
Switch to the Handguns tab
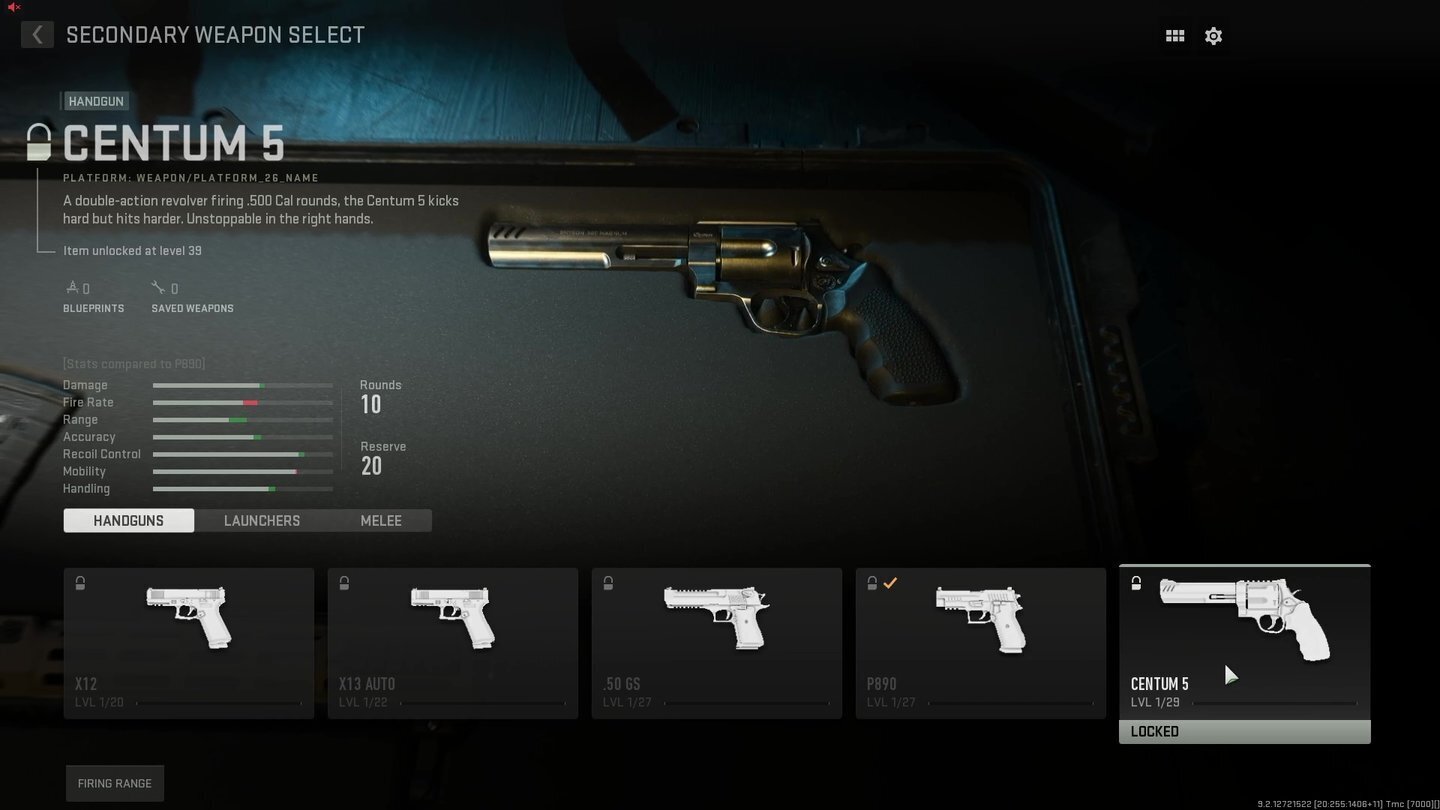[x=129, y=520]
